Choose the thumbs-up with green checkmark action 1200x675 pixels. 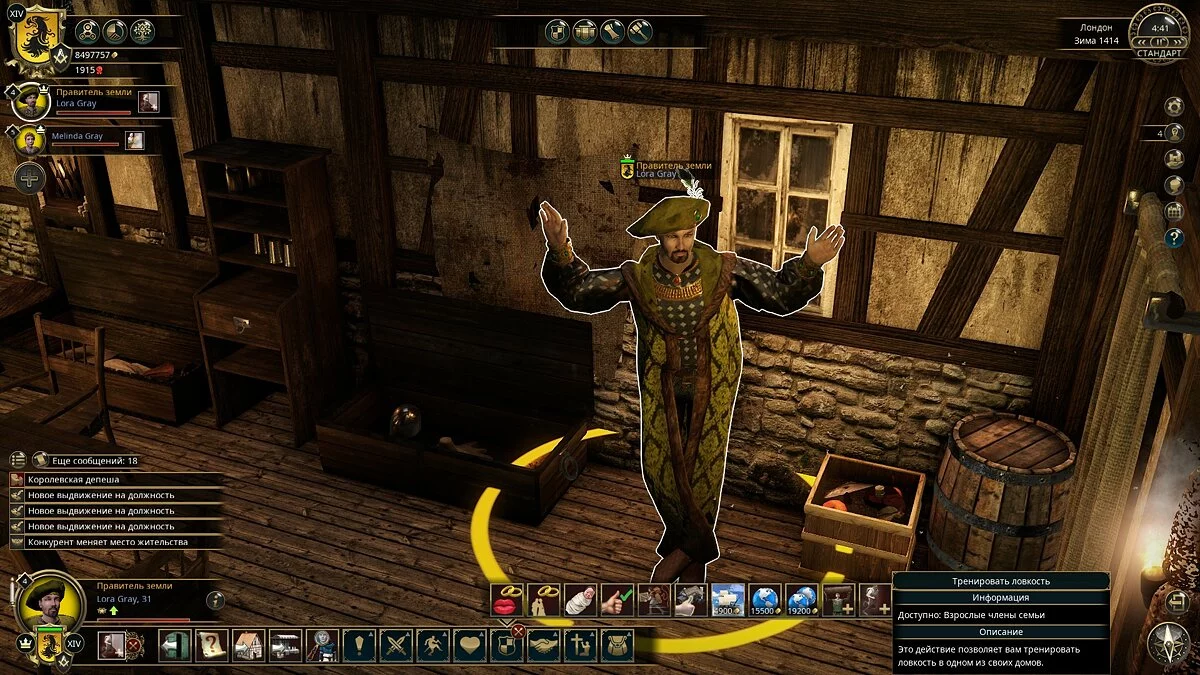point(617,599)
